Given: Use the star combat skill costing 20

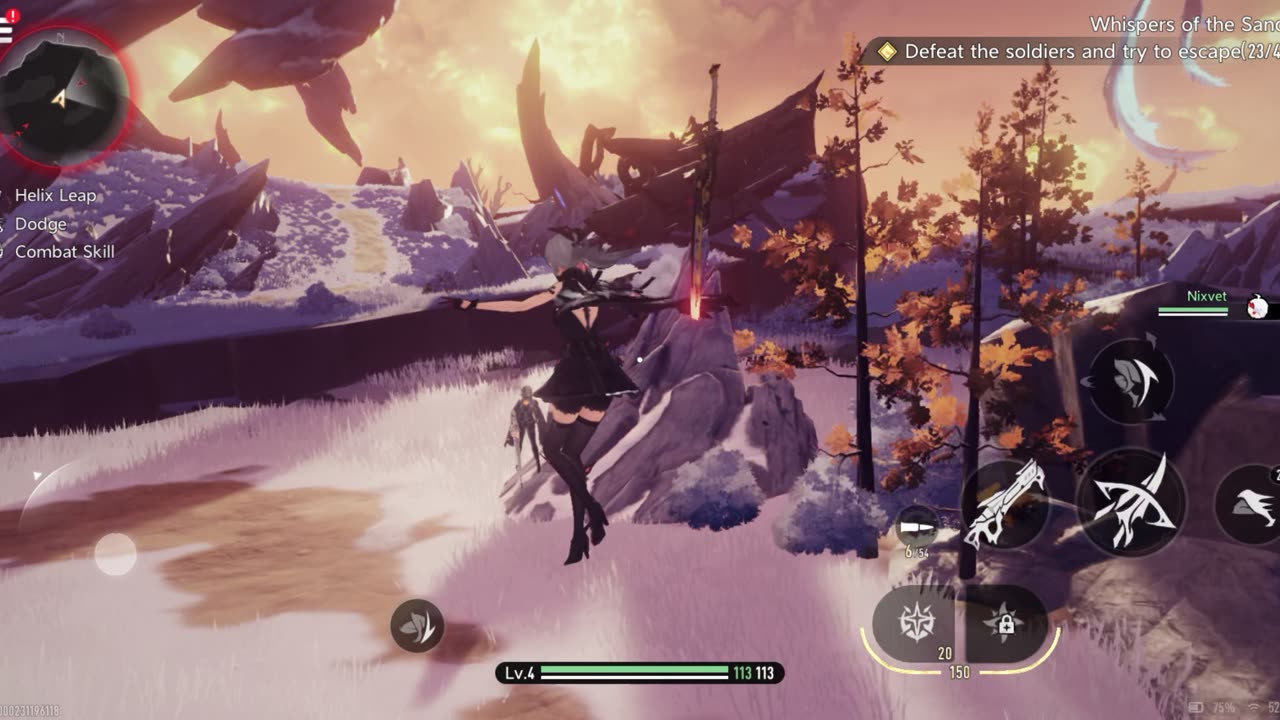Looking at the screenshot, I should click(x=916, y=624).
